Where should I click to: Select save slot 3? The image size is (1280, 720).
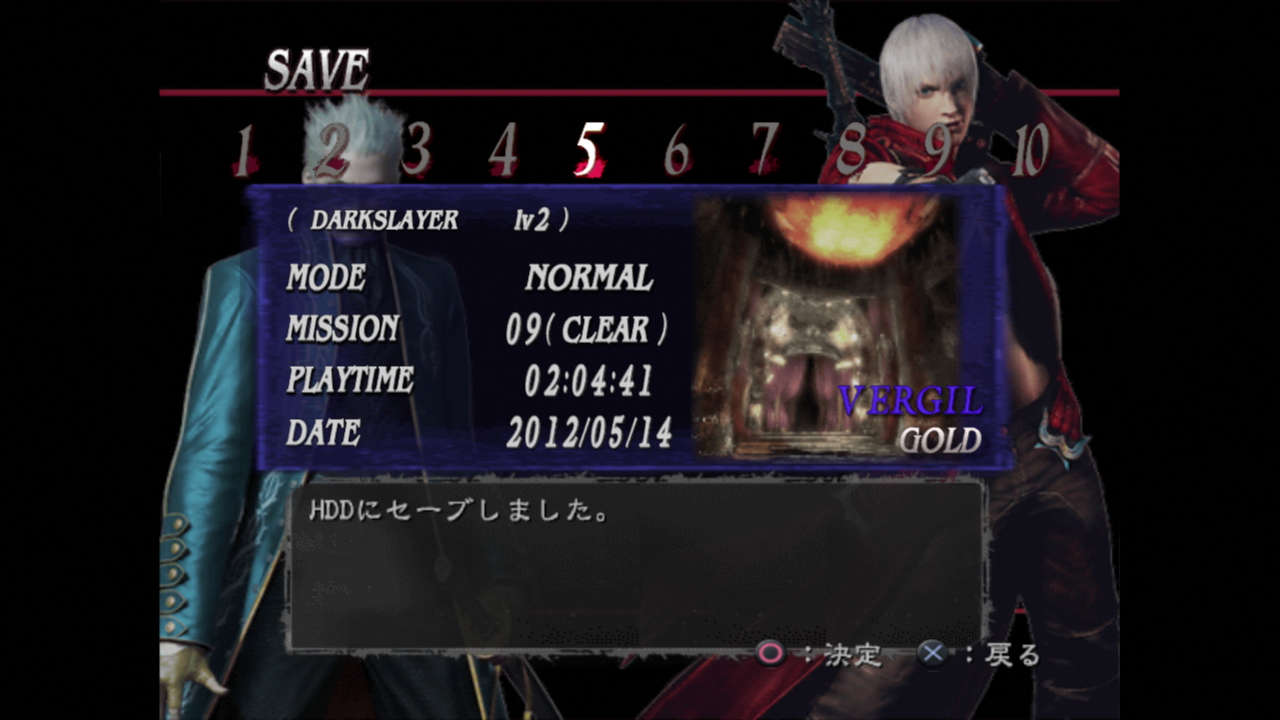[417, 147]
